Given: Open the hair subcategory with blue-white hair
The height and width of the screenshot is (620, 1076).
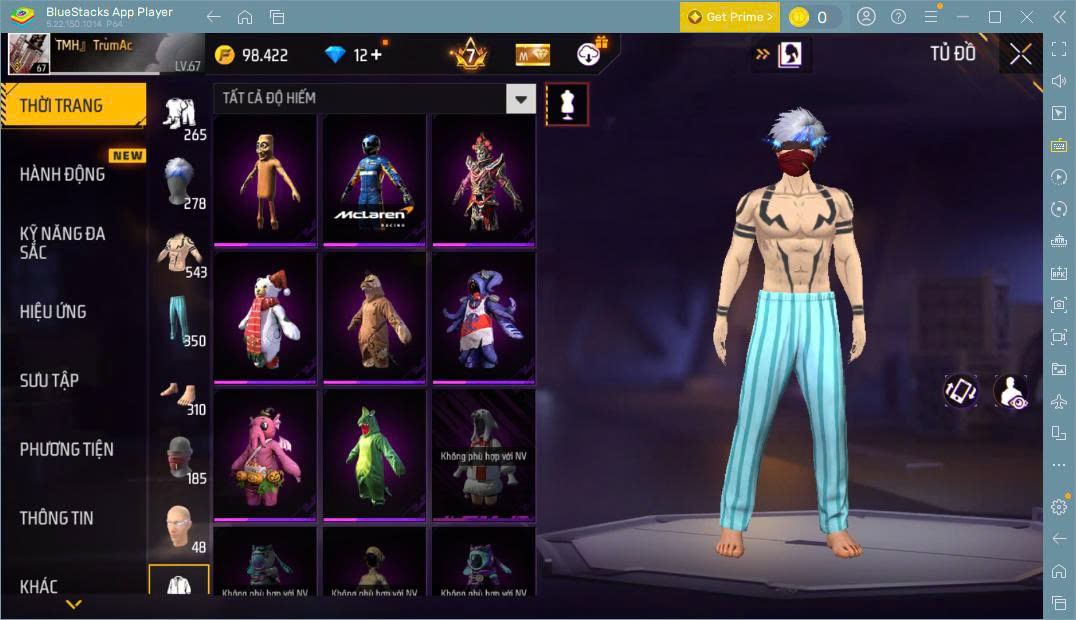Looking at the screenshot, I should coord(179,180).
